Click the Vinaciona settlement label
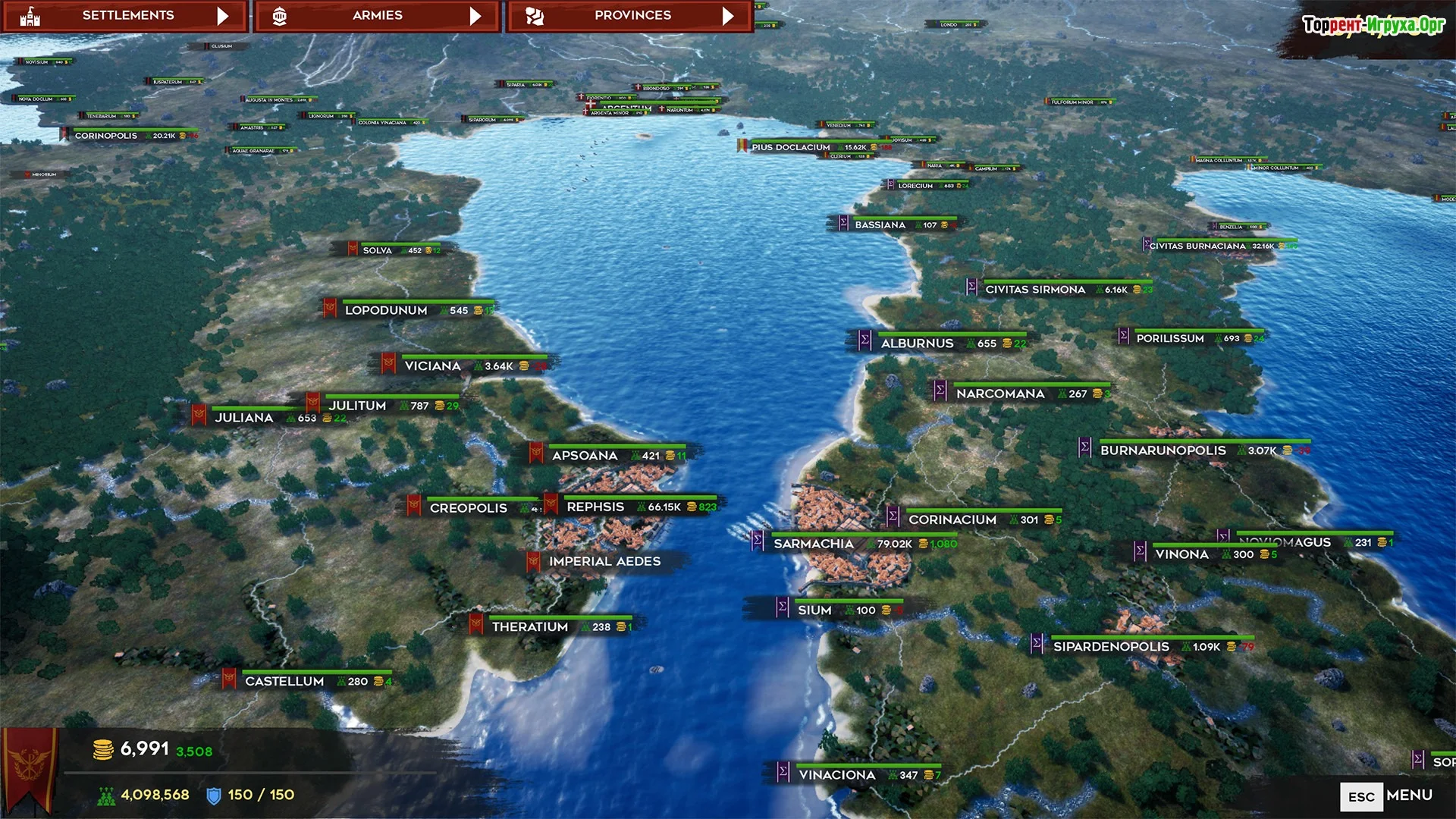1456x819 pixels. pos(837,775)
